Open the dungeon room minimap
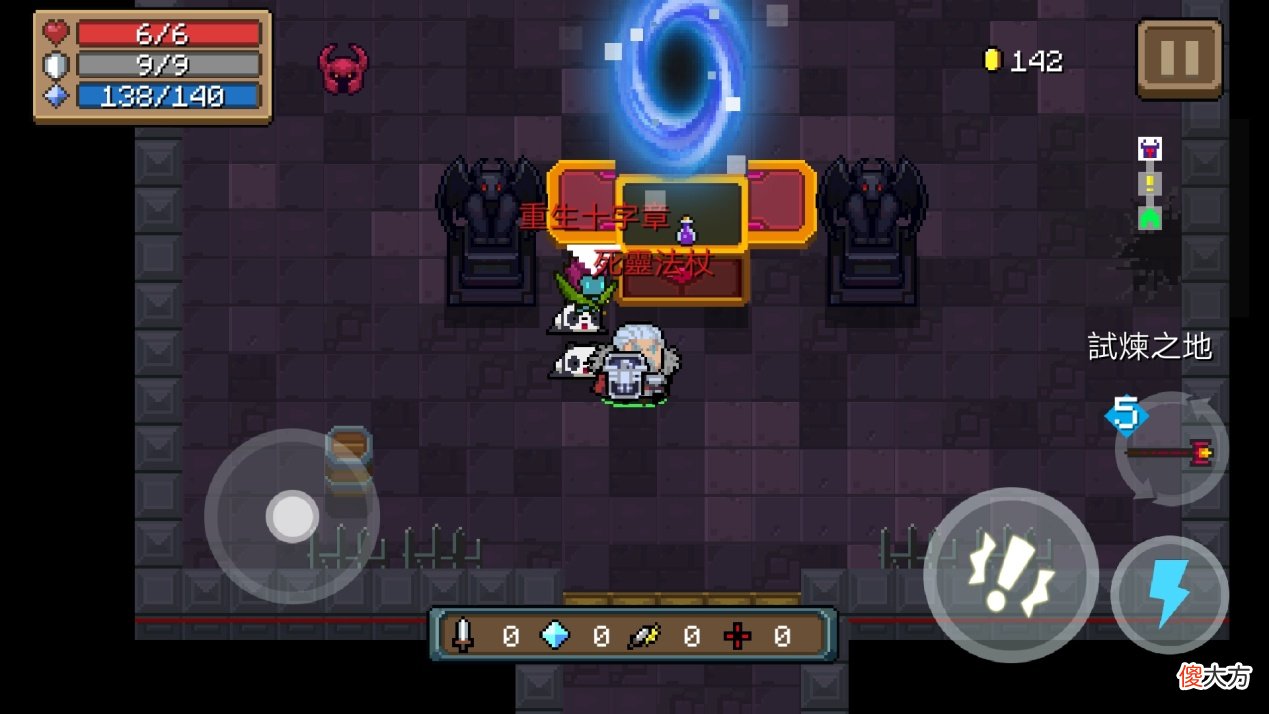 coord(1149,183)
